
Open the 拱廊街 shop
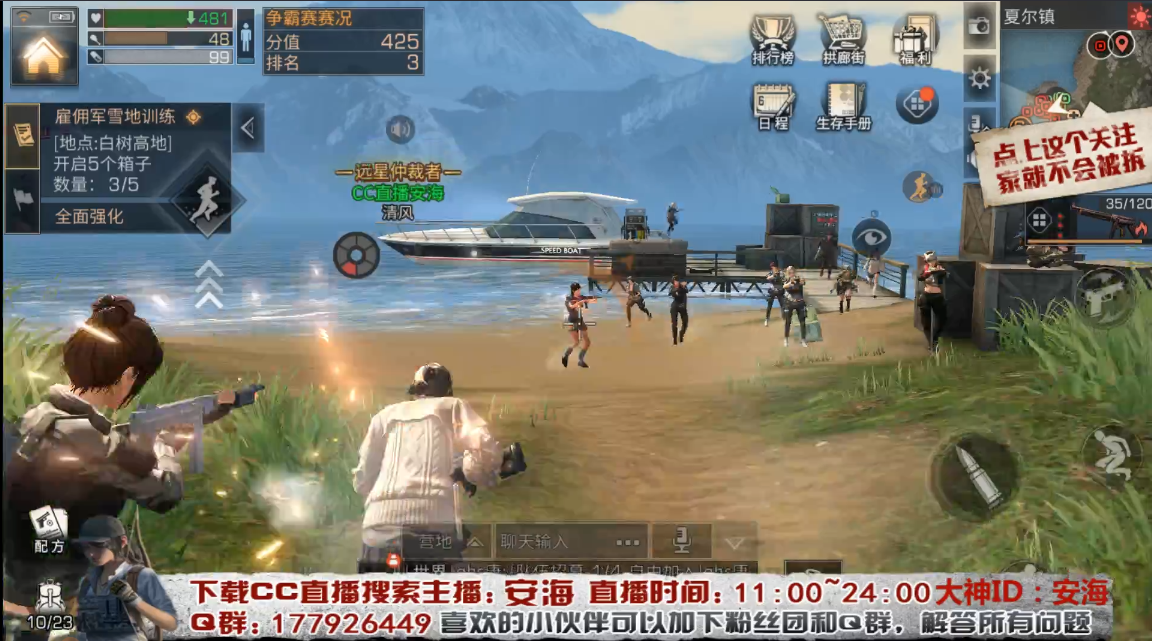(x=843, y=40)
